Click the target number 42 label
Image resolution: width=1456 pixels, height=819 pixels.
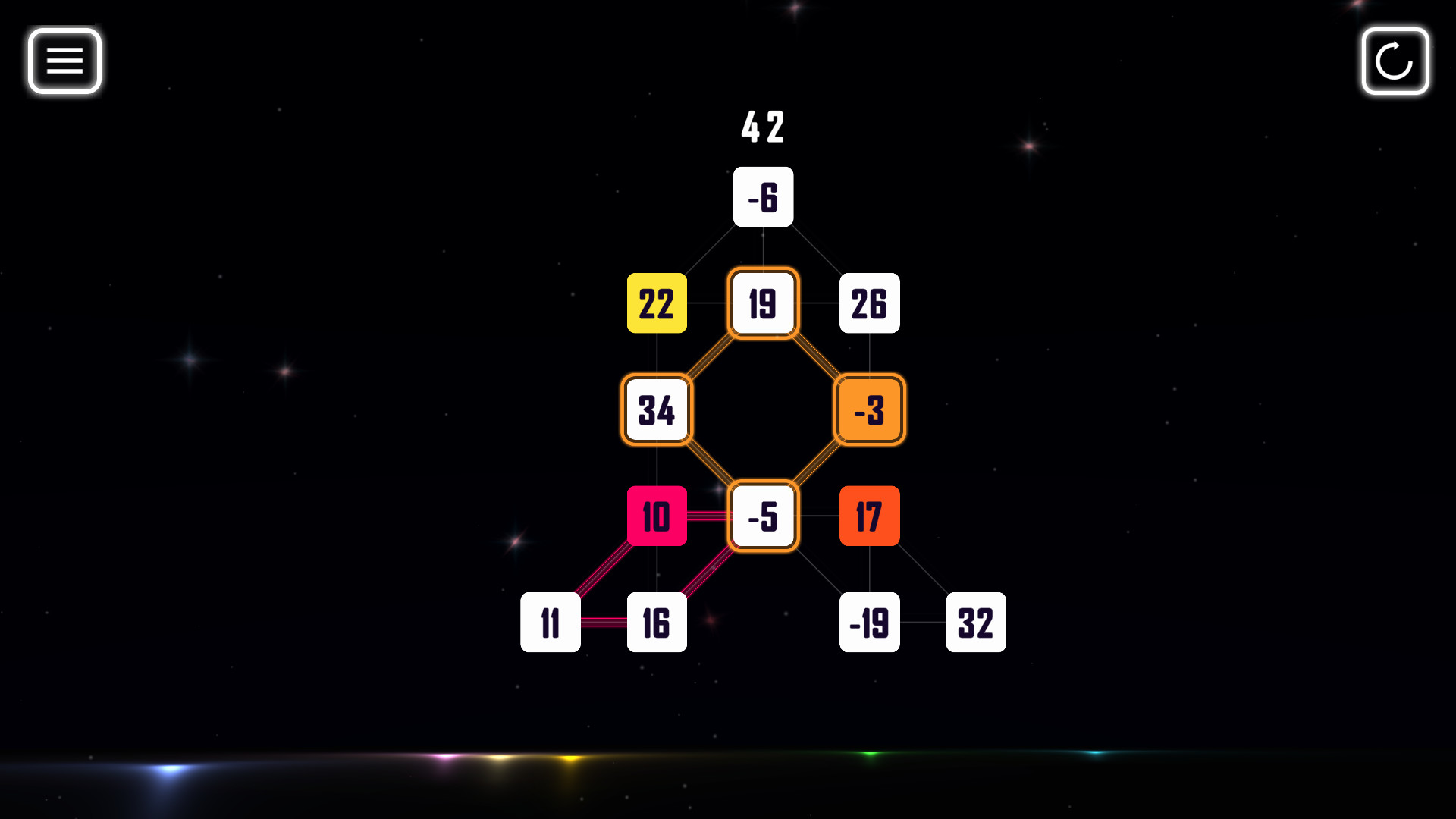tap(763, 129)
